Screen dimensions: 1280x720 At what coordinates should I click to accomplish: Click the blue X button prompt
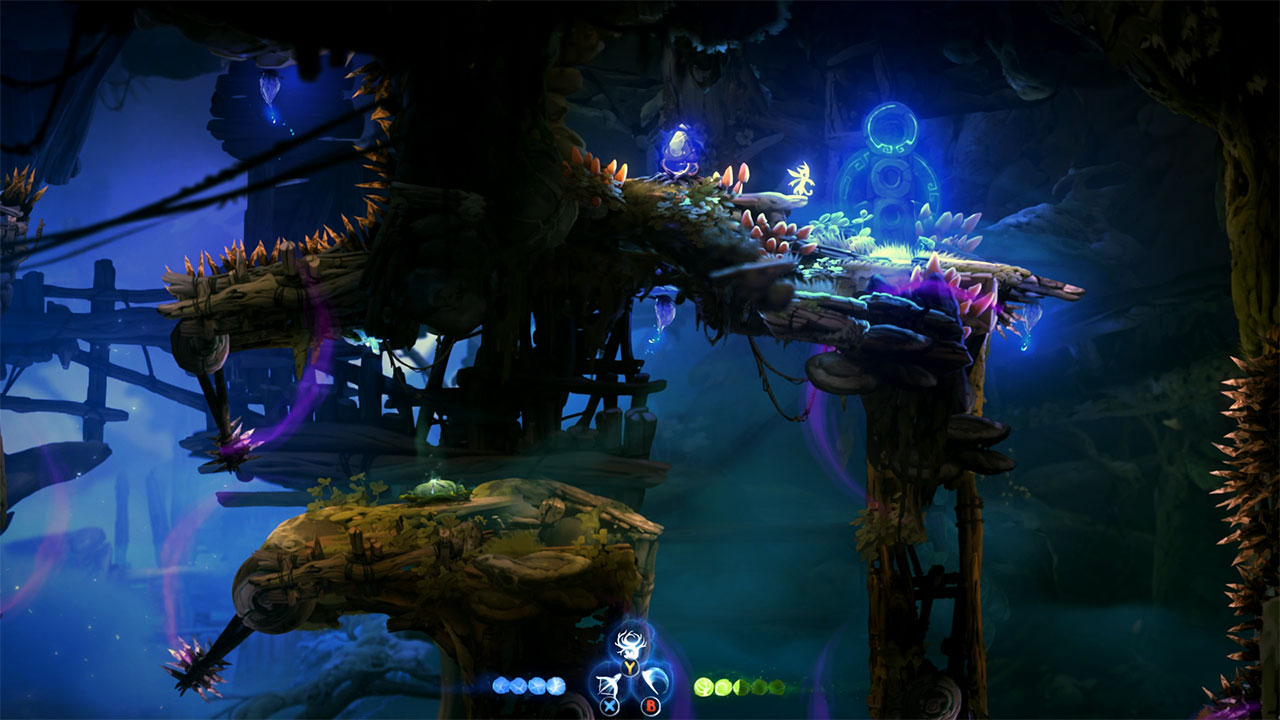pyautogui.click(x=609, y=705)
